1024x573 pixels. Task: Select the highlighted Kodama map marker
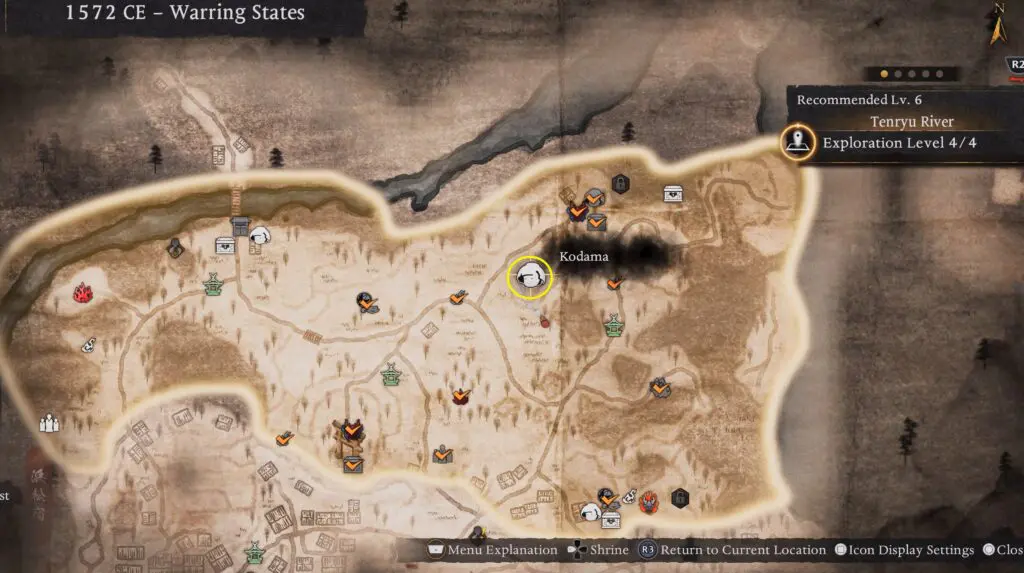point(529,279)
